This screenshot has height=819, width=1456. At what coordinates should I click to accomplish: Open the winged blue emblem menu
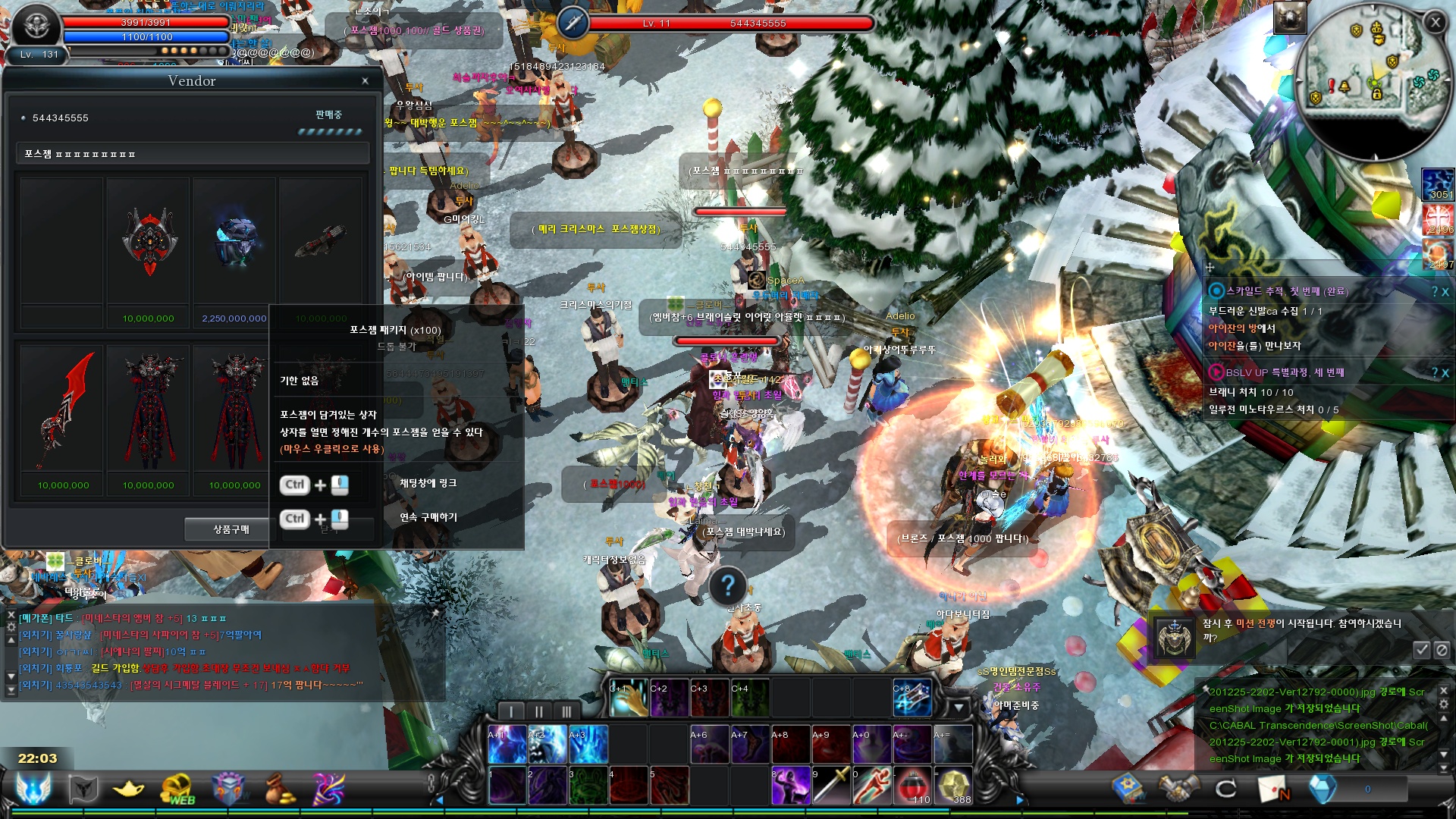33,789
